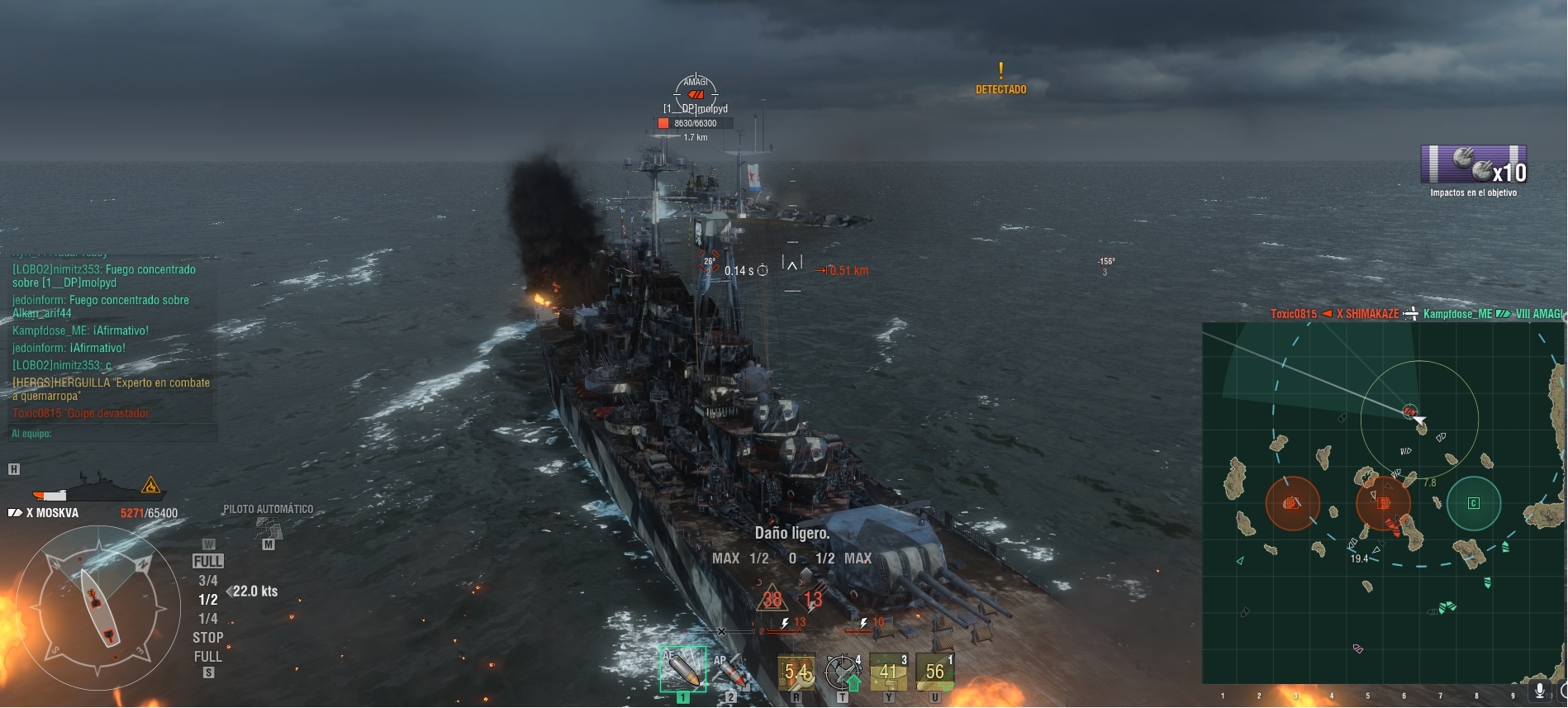This screenshot has height=708, width=1568.
Task: Select the AE high-explosive shell
Action: click(682, 670)
